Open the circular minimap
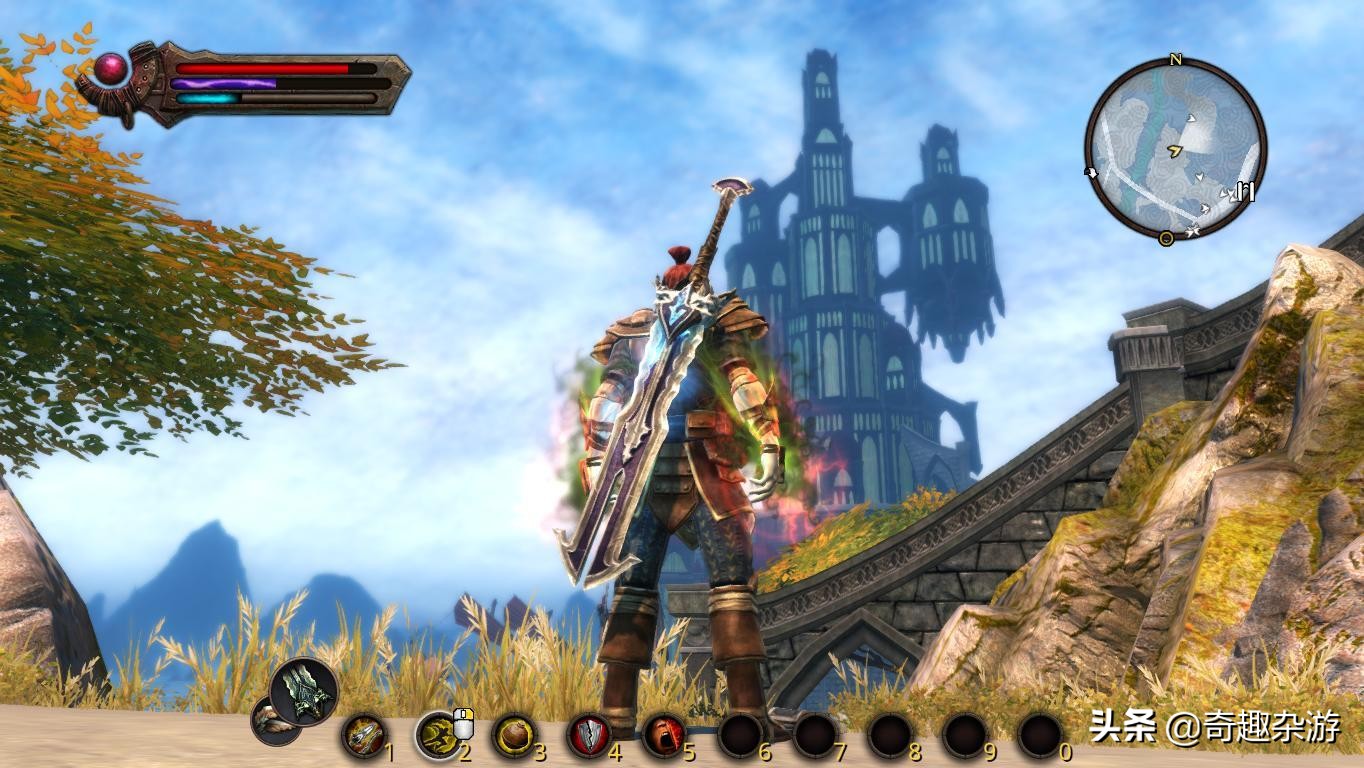 point(1175,150)
